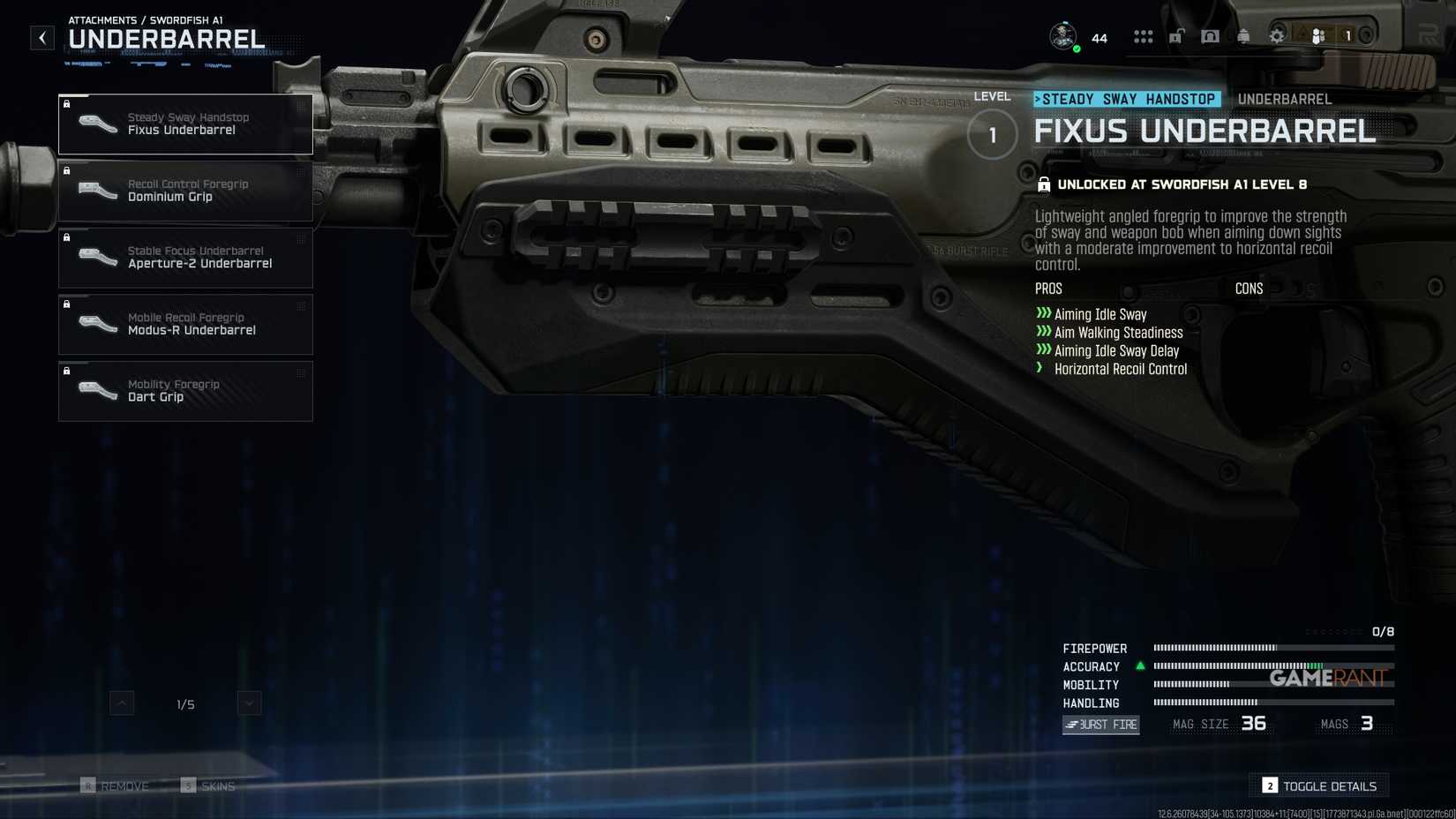This screenshot has width=1456, height=819.
Task: Toggle the Steady Sway Handstop filter label
Action: pyautogui.click(x=1127, y=99)
